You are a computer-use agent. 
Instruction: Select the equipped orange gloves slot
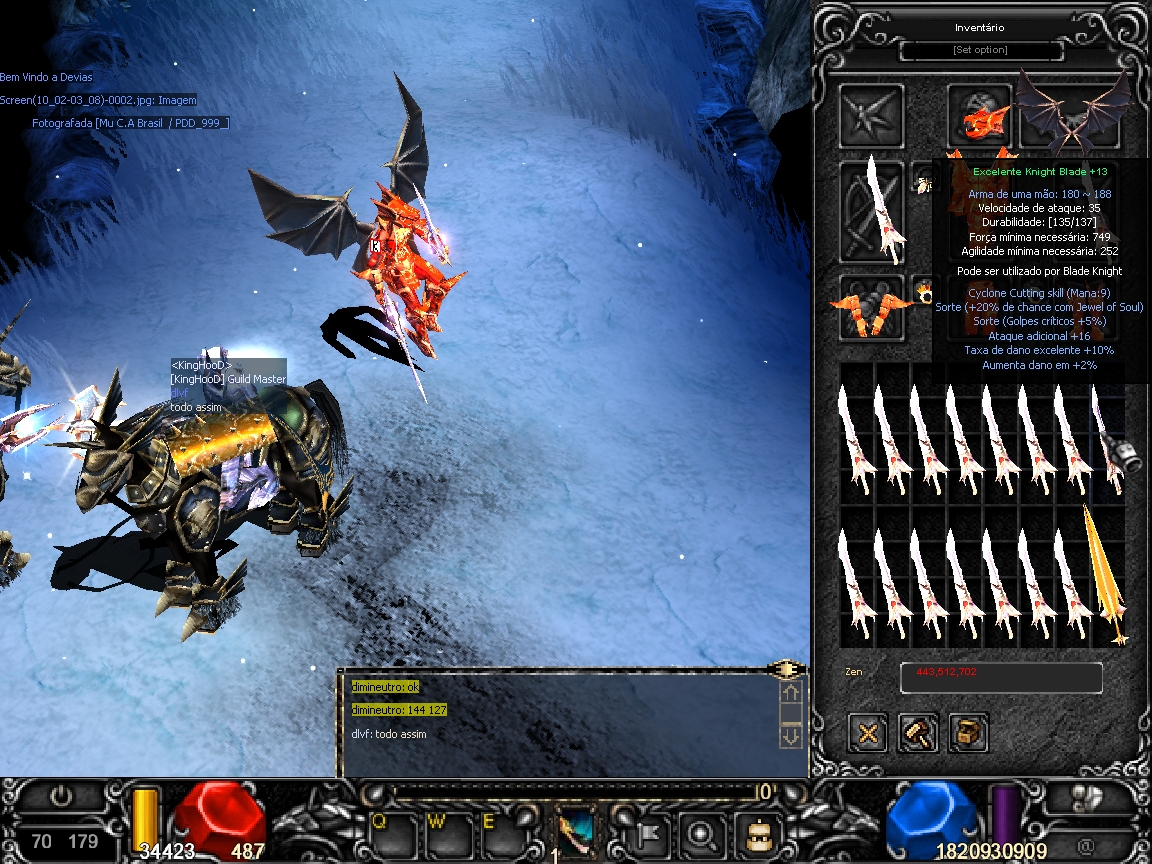click(870, 309)
